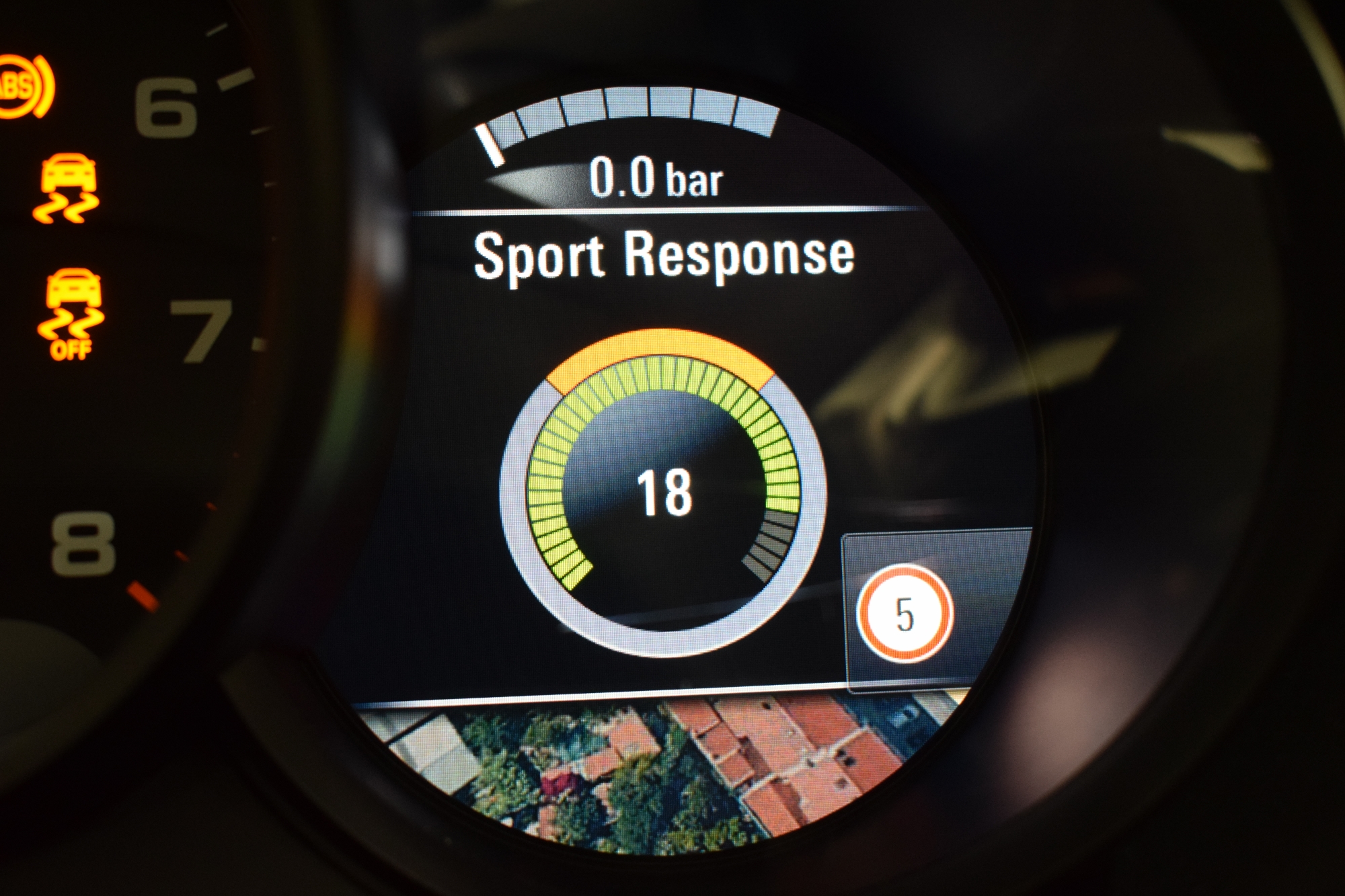Select the speed limit 5 sign
Viewport: 1345px width, 896px height.
[905, 614]
